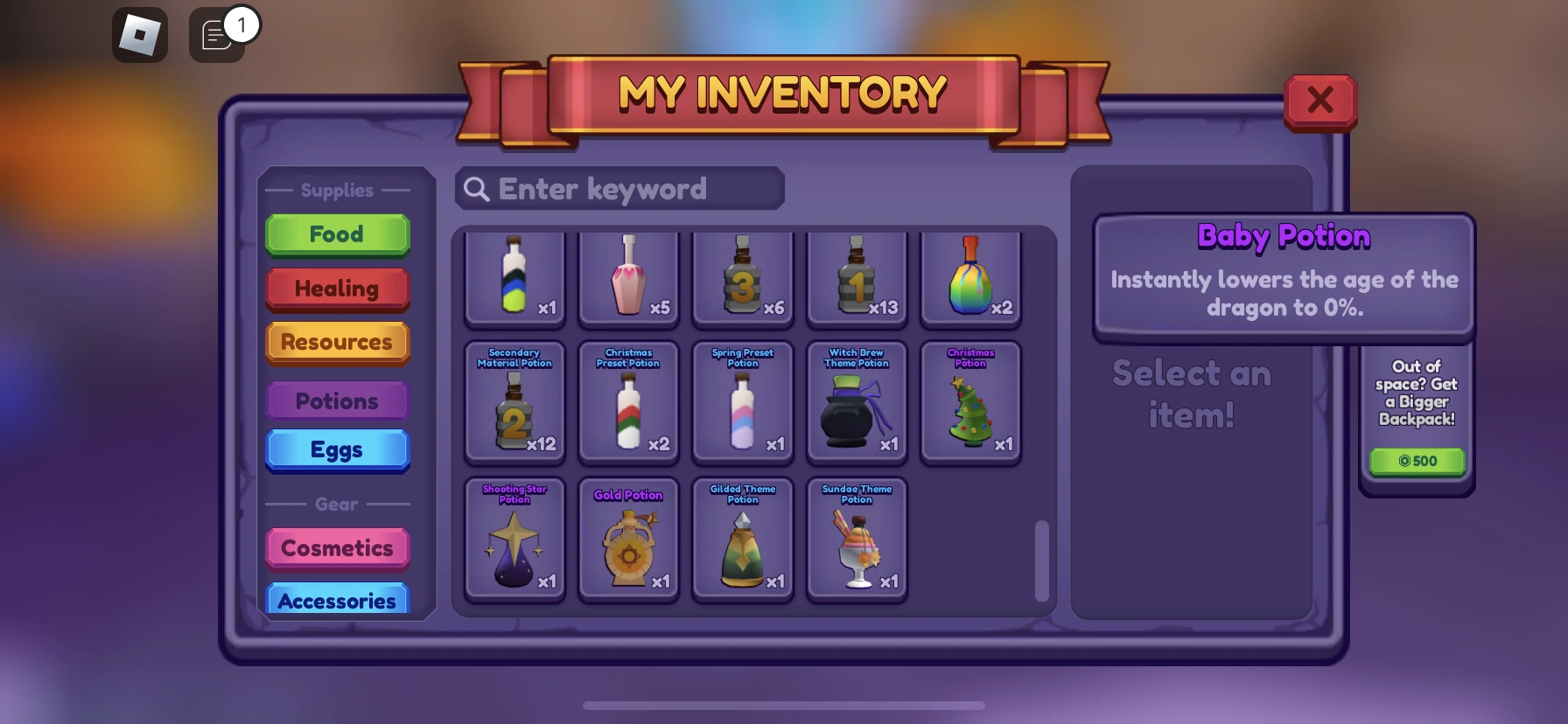Open the Food supplies category
Image resolution: width=1568 pixels, height=724 pixels.
tap(338, 234)
